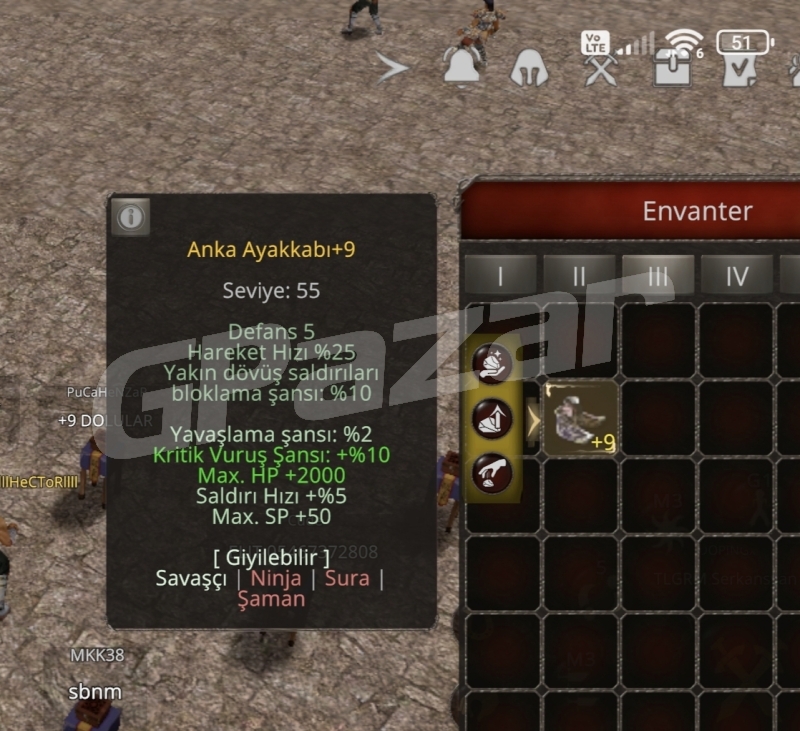Choose the upgrade arrow item action
The image size is (800, 731).
click(x=493, y=418)
